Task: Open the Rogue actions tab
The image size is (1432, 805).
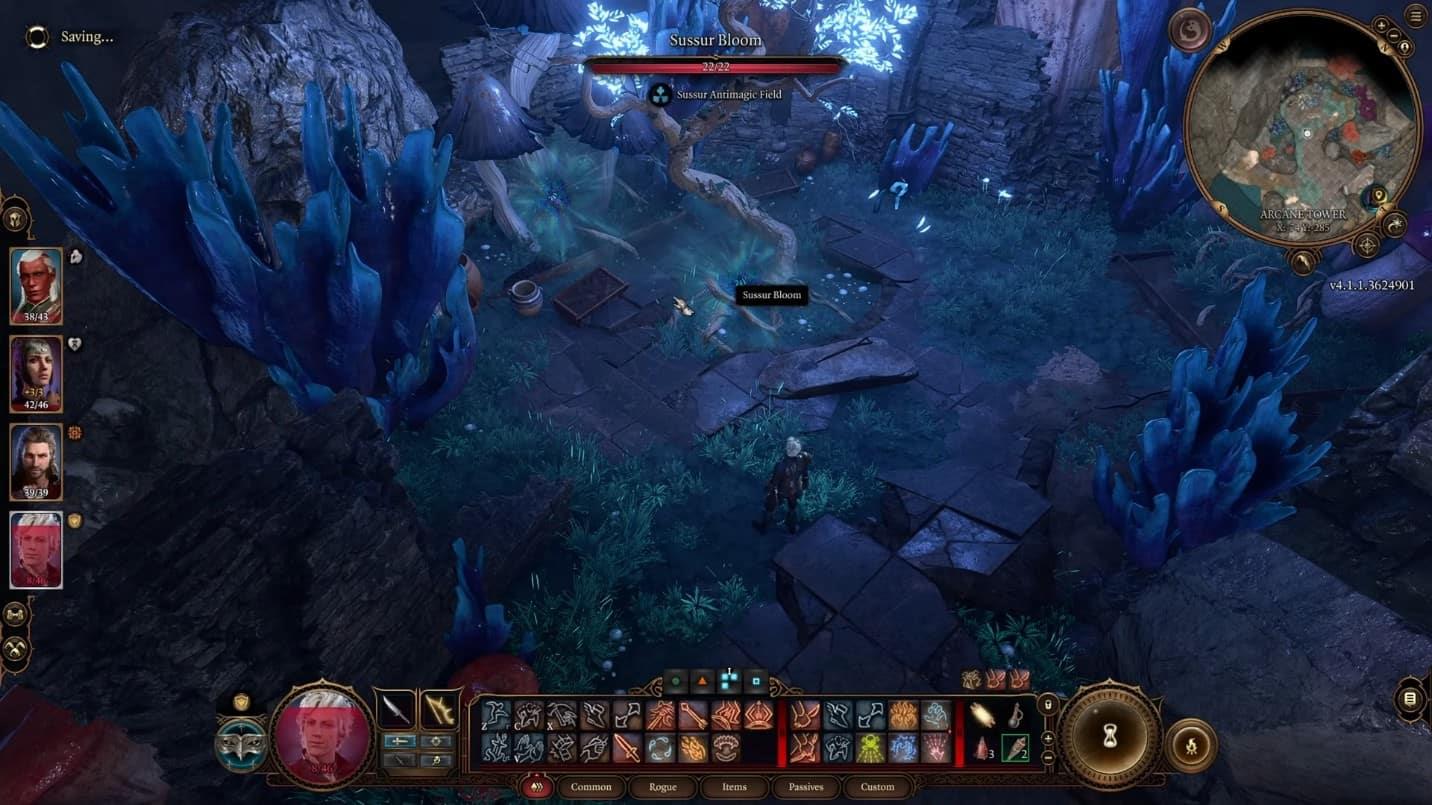Action: [x=663, y=787]
